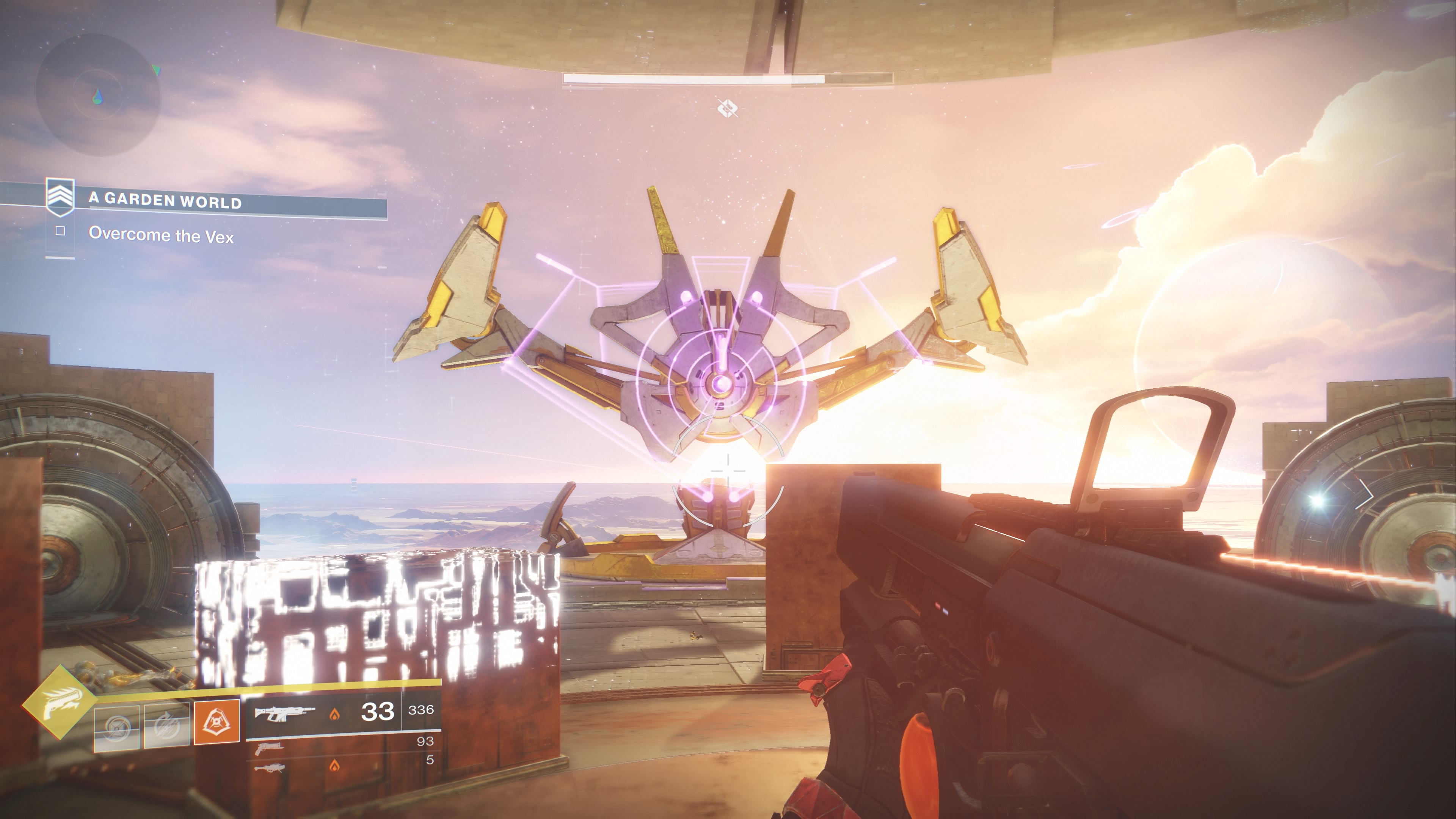Use the grenade ability on cooldown
Screen dimensions: 1456x819
[x=116, y=728]
